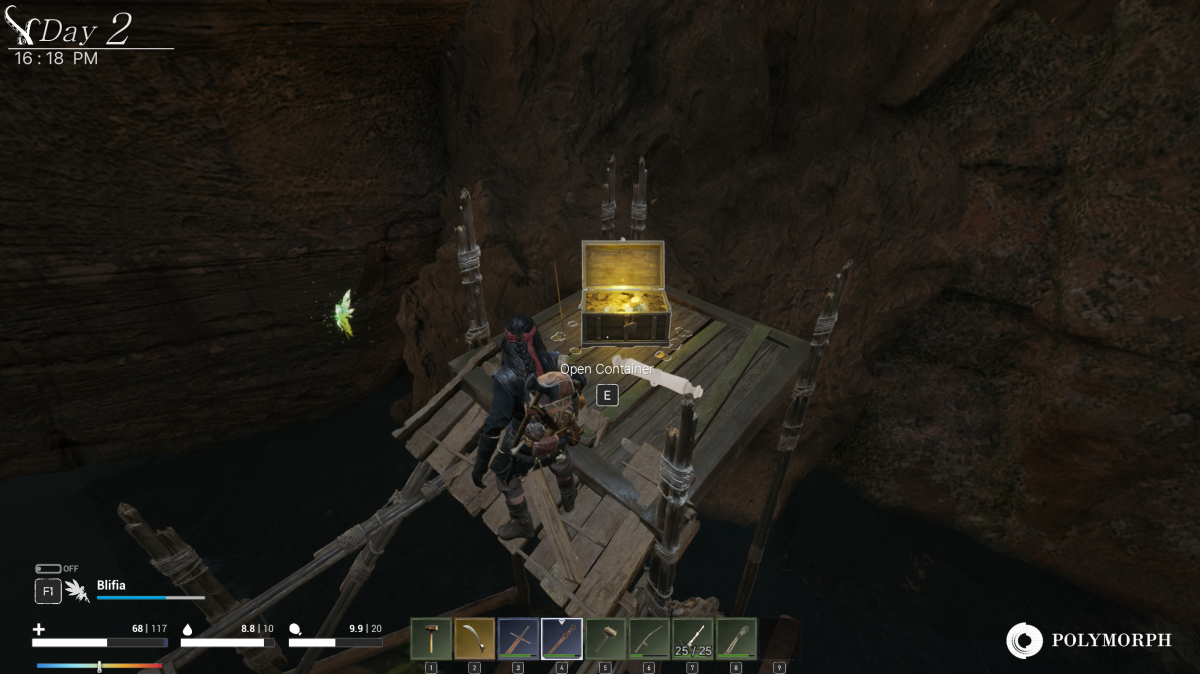The image size is (1200, 674).
Task: Click the white fairy companion icon
Action: 77,591
